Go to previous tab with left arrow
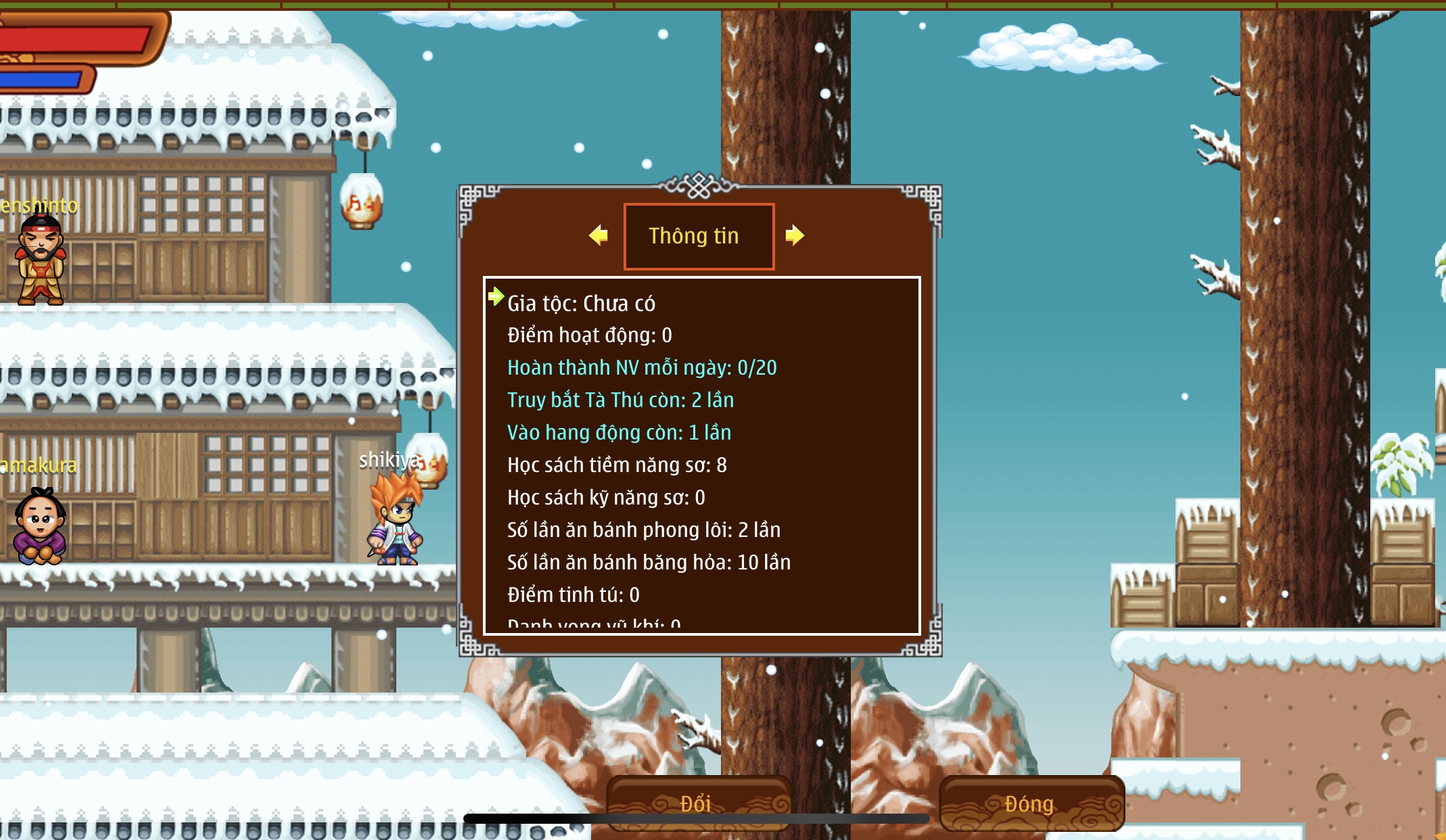This screenshot has width=1446, height=840. [x=599, y=235]
